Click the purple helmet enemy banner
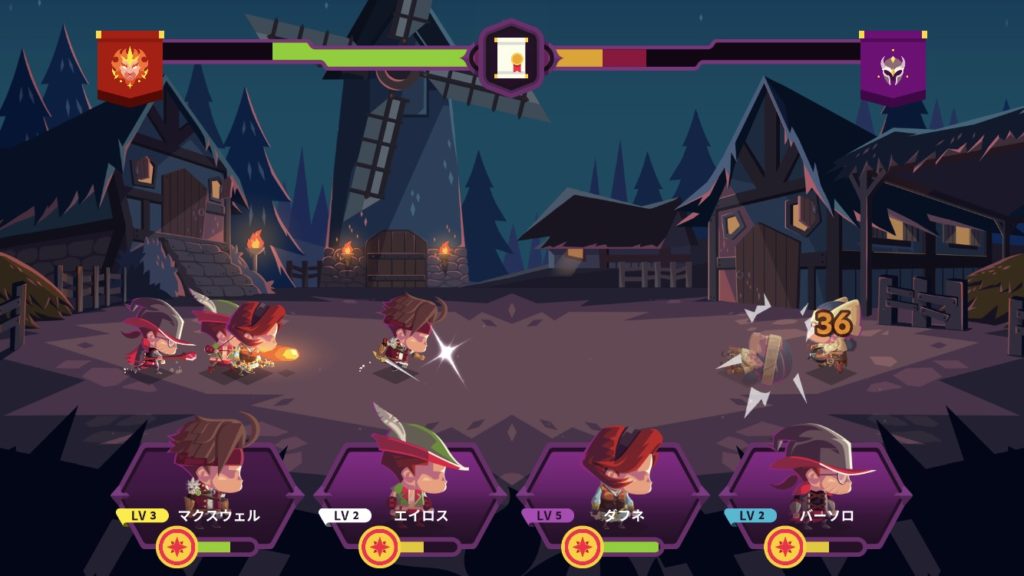Image resolution: width=1024 pixels, height=576 pixels. (893, 66)
